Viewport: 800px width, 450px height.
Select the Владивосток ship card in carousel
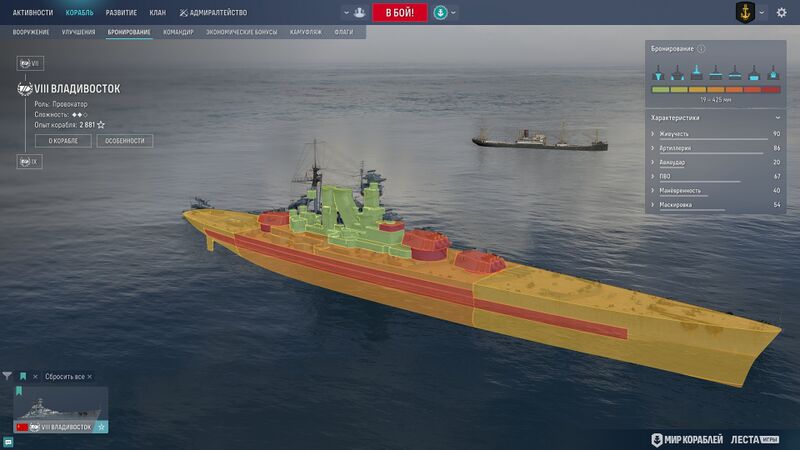[60, 410]
